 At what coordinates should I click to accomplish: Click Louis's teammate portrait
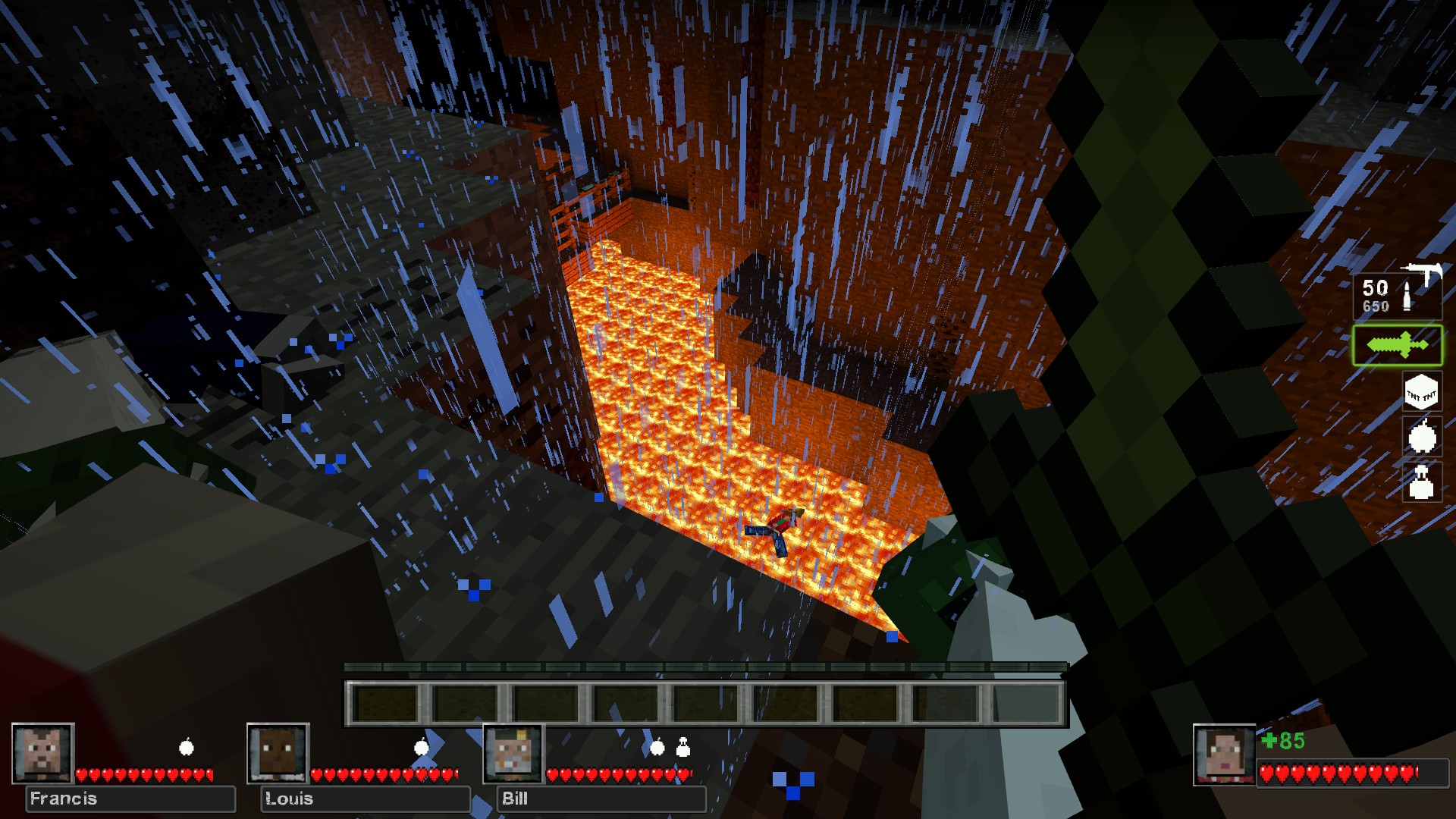(278, 753)
